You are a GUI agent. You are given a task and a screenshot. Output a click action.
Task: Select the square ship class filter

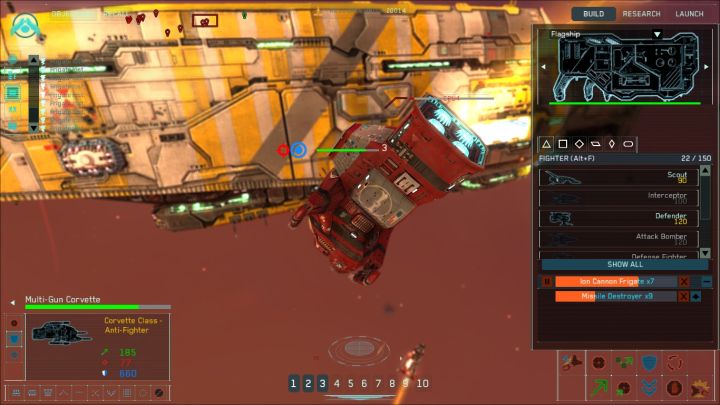(563, 144)
